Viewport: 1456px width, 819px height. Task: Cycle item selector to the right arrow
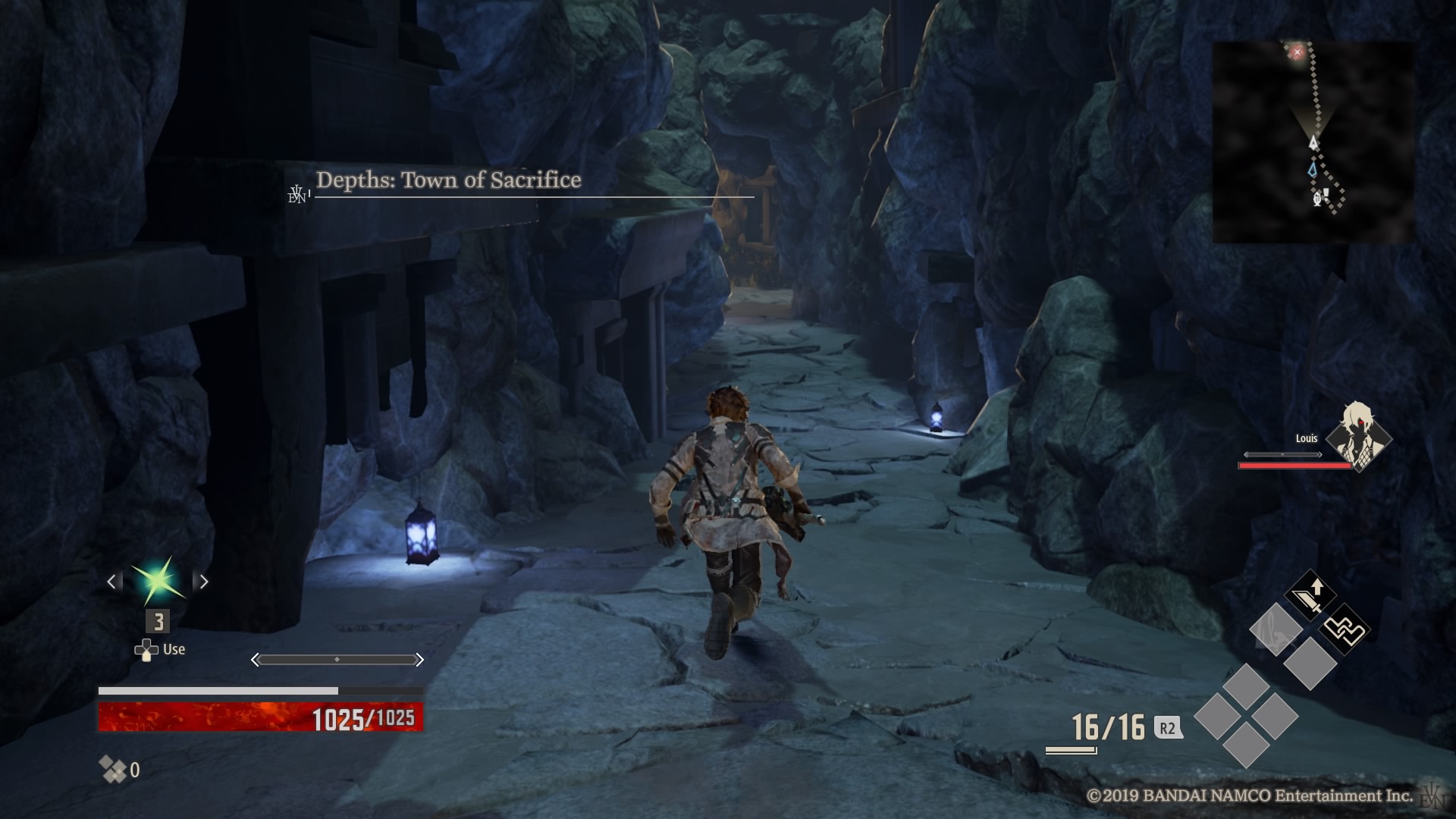pyautogui.click(x=202, y=582)
